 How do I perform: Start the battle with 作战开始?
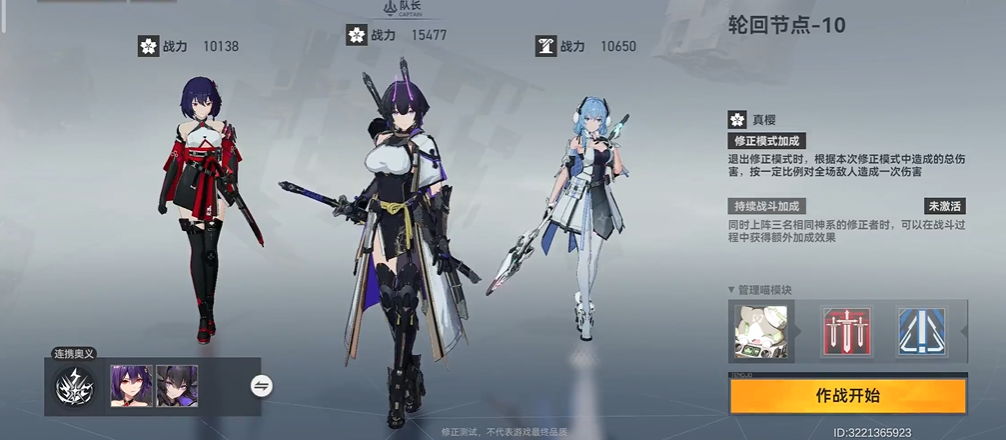(x=848, y=395)
